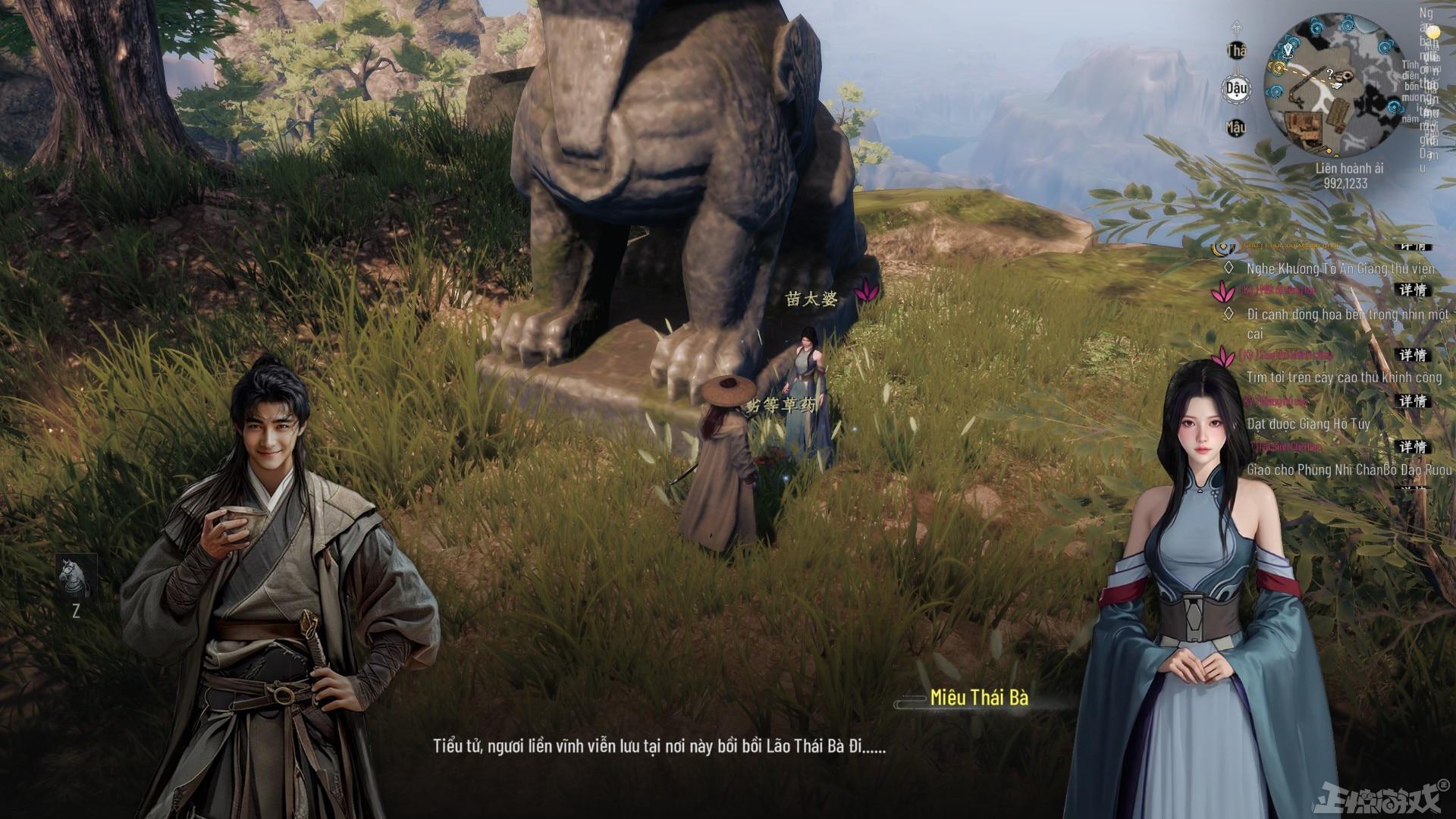This screenshot has height=819, width=1456.
Task: Click the horse mount icon
Action: pyautogui.click(x=76, y=574)
